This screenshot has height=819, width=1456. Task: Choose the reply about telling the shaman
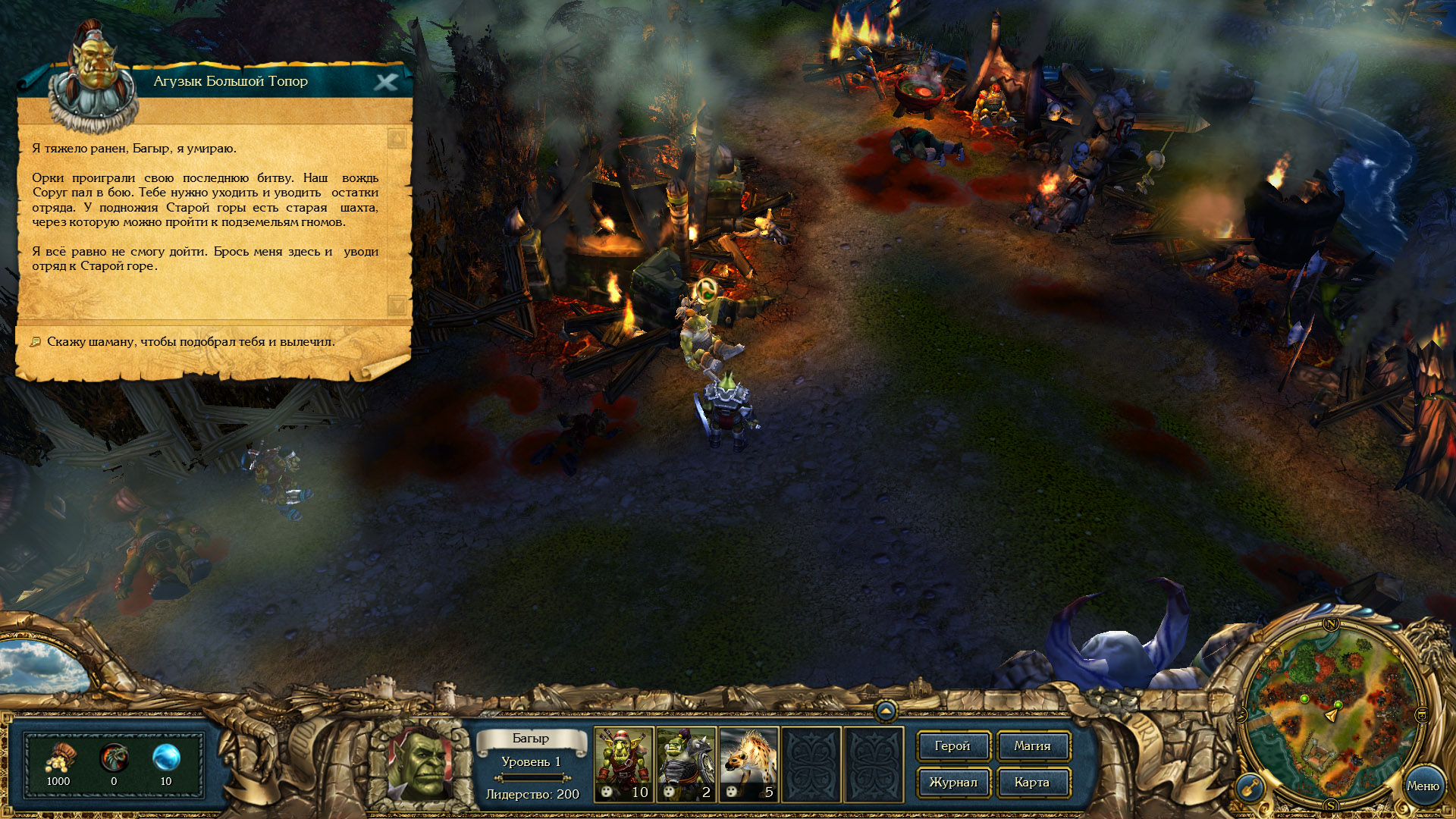pyautogui.click(x=190, y=342)
